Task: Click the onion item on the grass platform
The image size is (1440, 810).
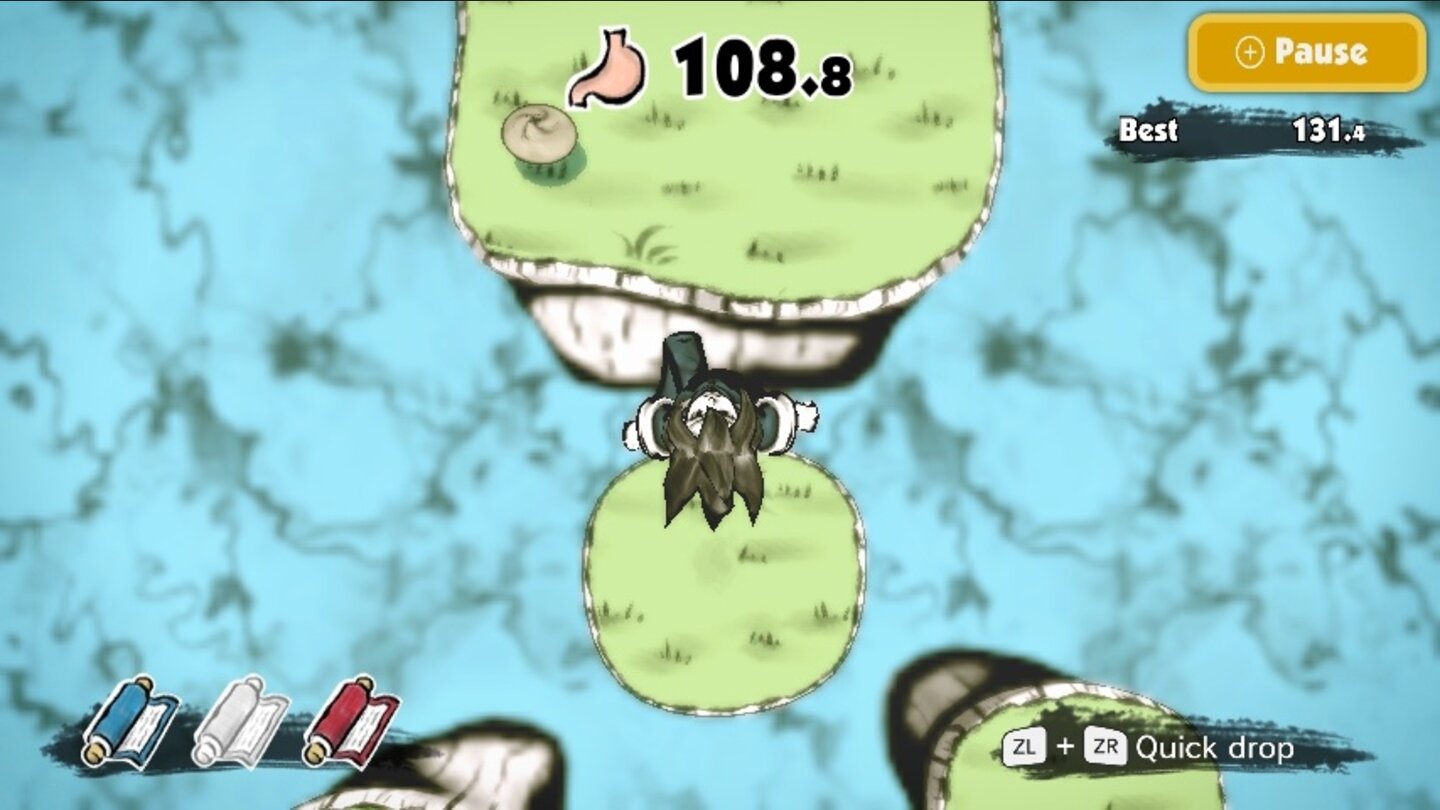Action: (540, 132)
